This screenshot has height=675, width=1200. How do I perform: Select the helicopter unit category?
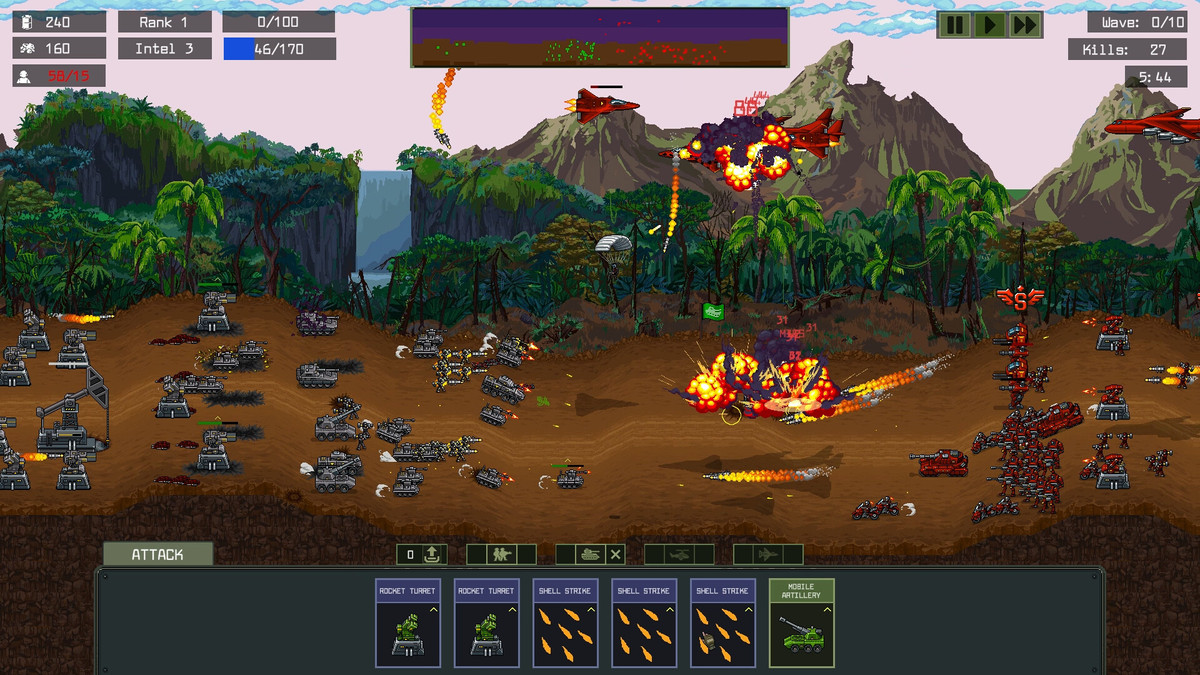pos(679,554)
